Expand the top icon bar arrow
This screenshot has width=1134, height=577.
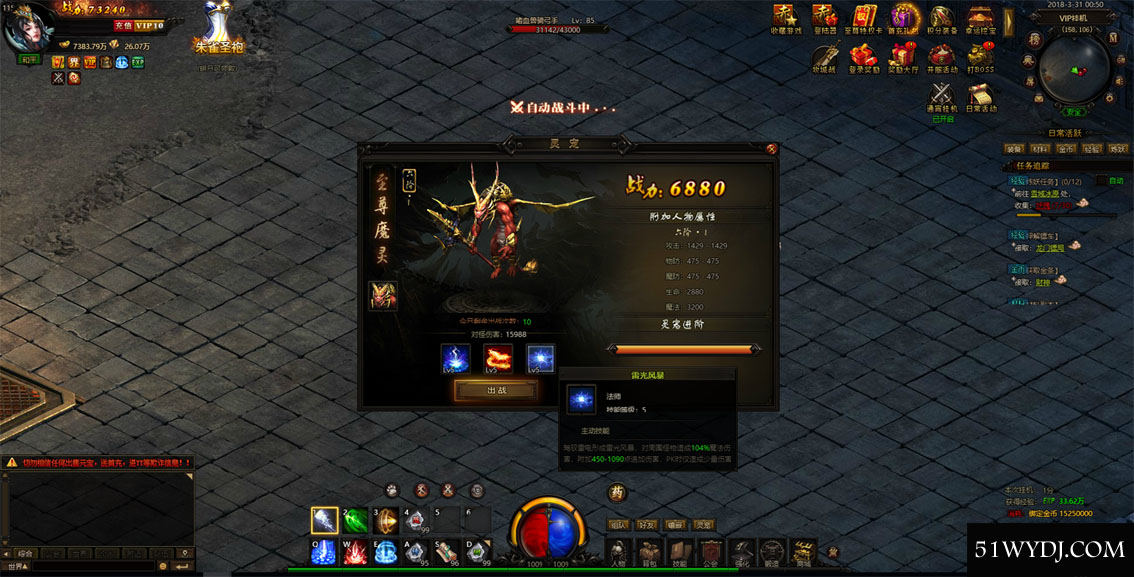tap(1008, 22)
